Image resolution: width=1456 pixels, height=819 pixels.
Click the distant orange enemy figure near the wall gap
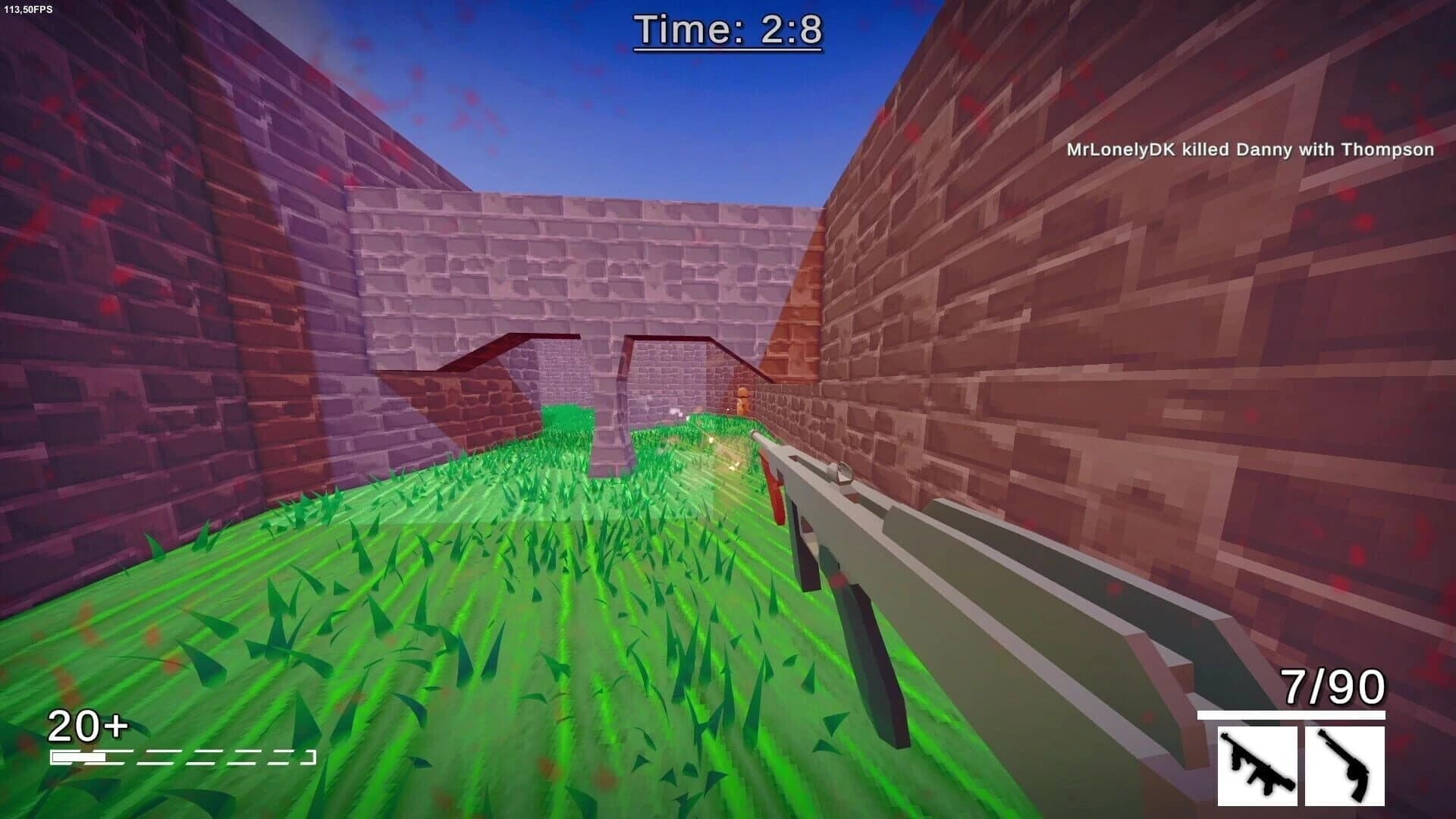point(742,398)
